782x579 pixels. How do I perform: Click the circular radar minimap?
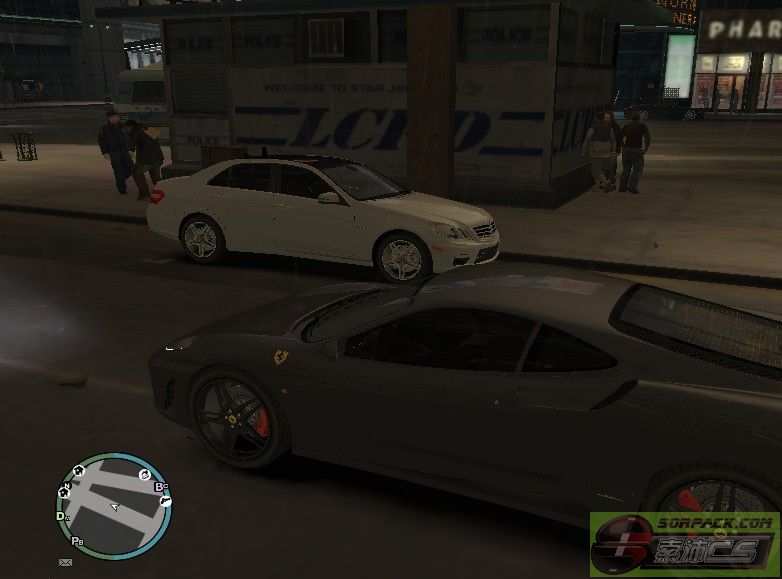point(113,505)
